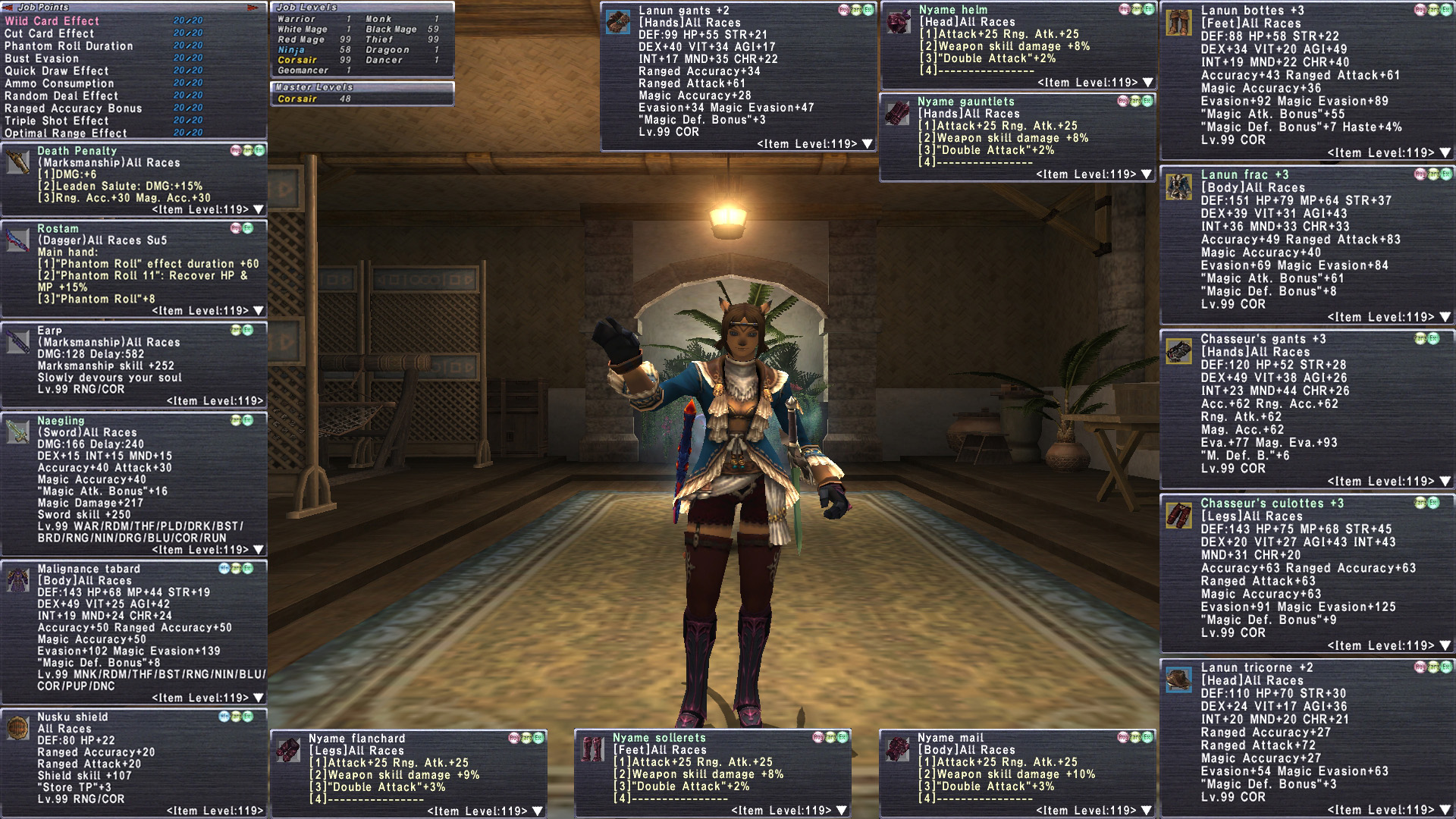Image resolution: width=1456 pixels, height=819 pixels.
Task: Select the Nyame helm icon
Action: coord(899,21)
